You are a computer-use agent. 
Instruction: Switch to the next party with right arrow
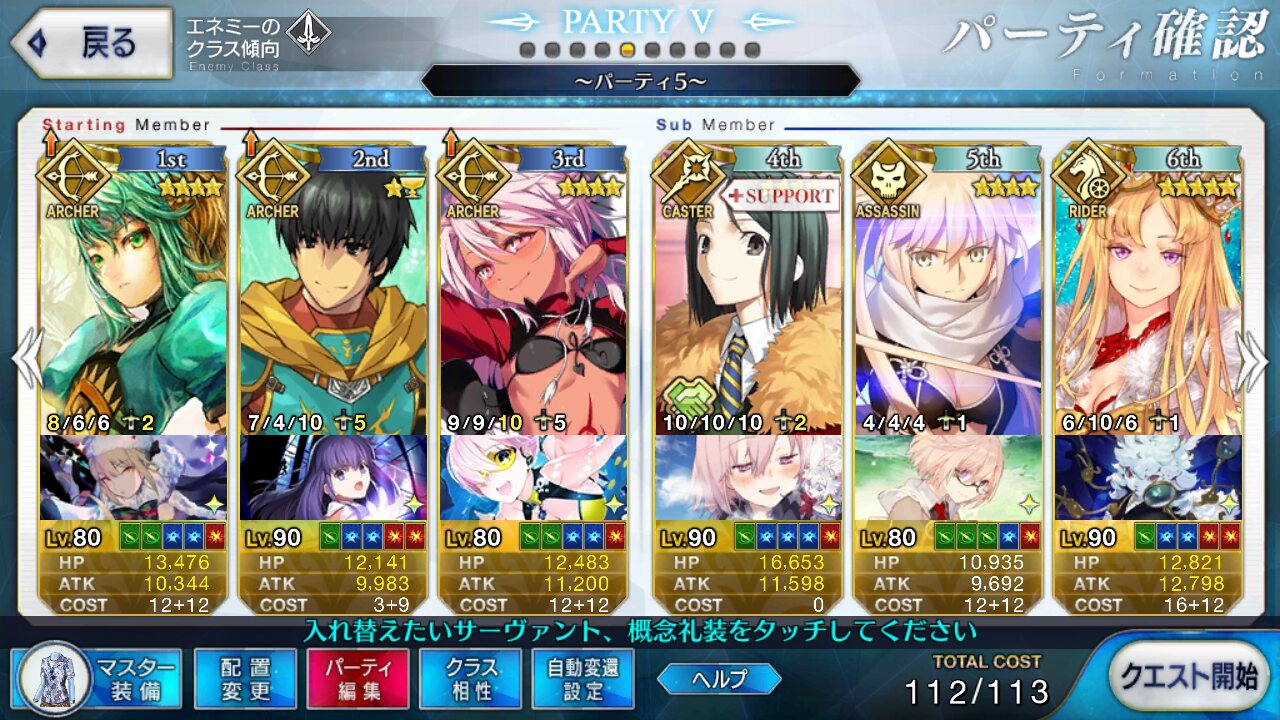(1255, 358)
